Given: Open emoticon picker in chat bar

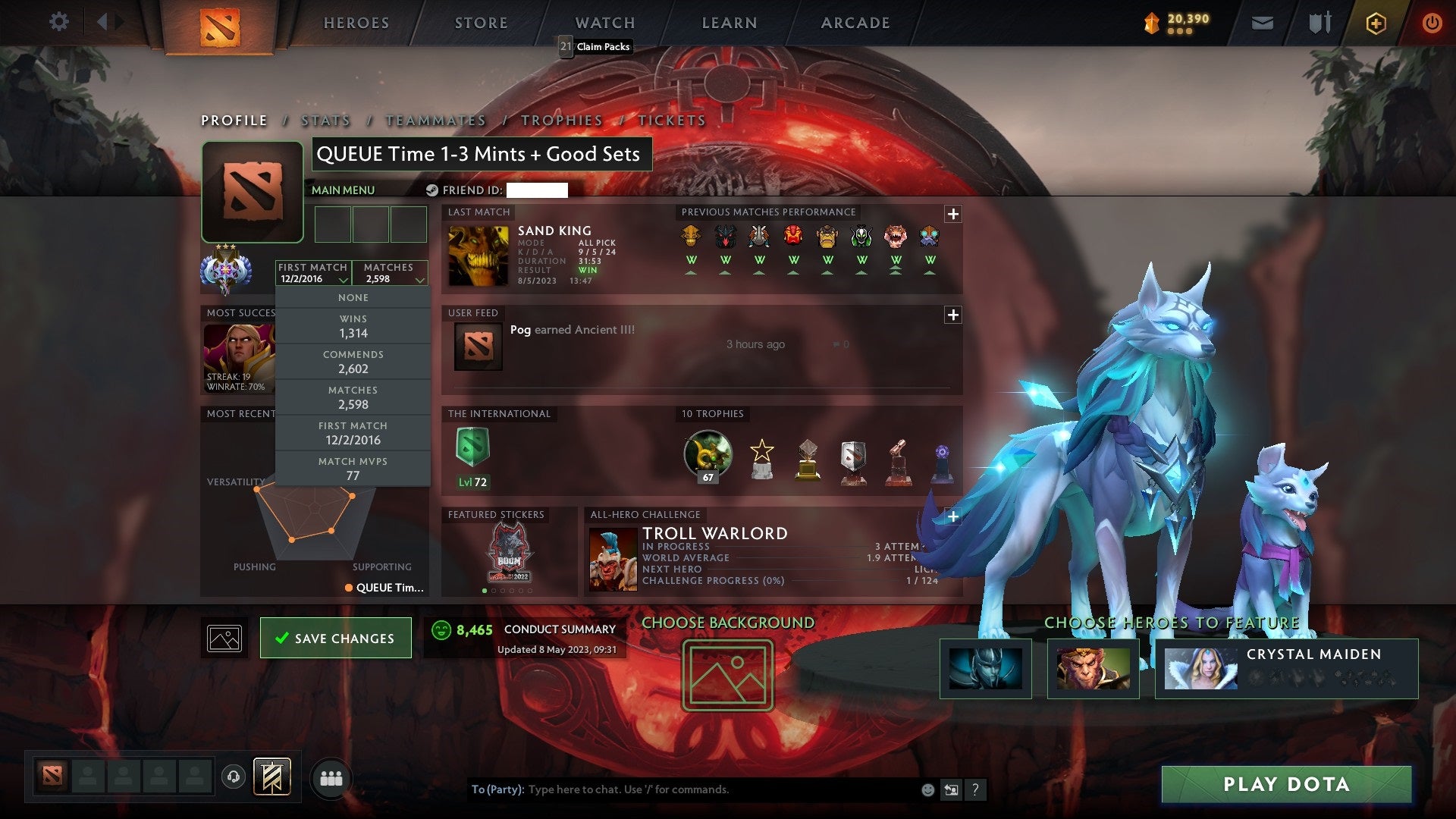Looking at the screenshot, I should coord(927,789).
